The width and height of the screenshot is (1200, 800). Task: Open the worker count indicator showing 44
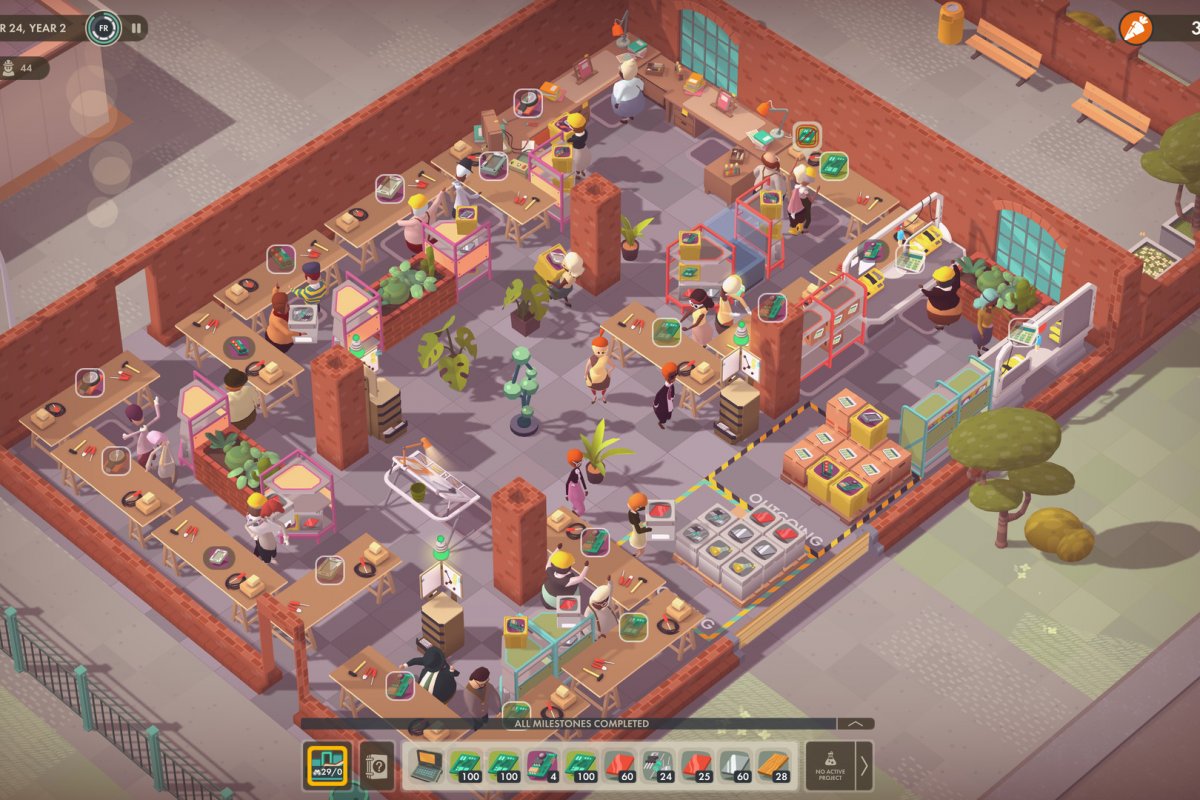coord(24,68)
